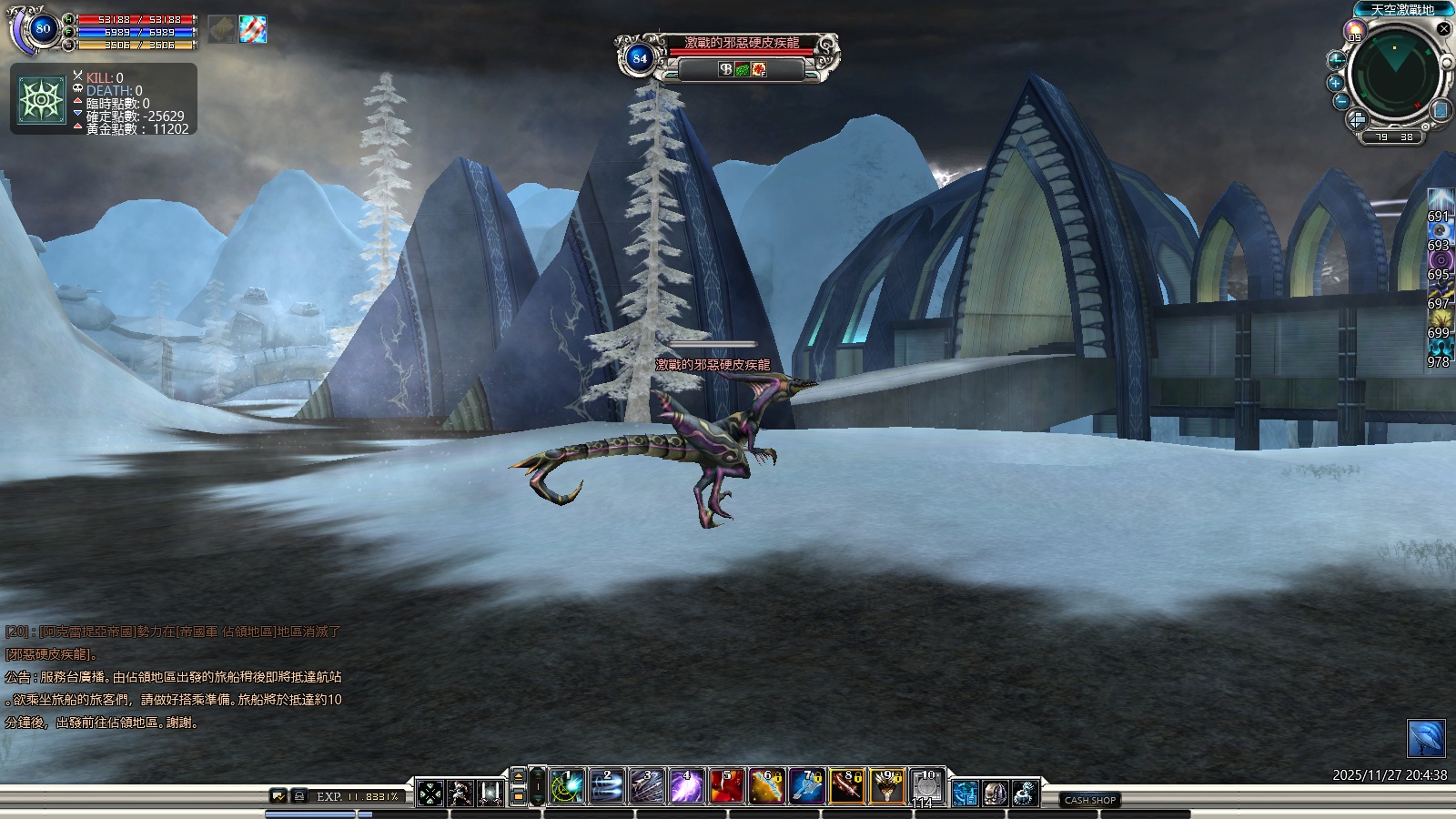Use hotbar slot 2 blue streak skill
Image resolution: width=1456 pixels, height=819 pixels.
click(x=606, y=787)
